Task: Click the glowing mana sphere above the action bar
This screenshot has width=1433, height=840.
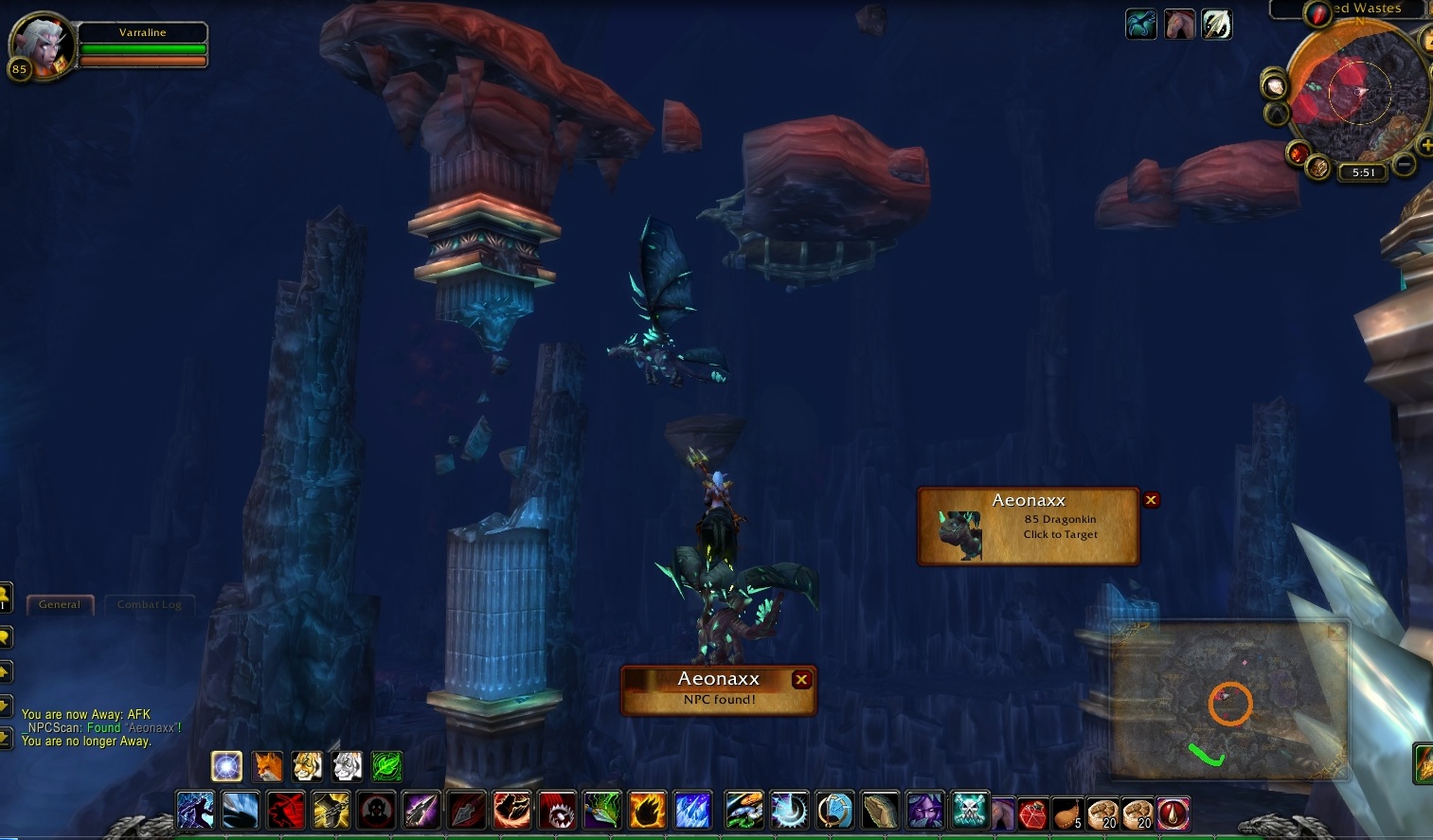Action: pos(226,766)
